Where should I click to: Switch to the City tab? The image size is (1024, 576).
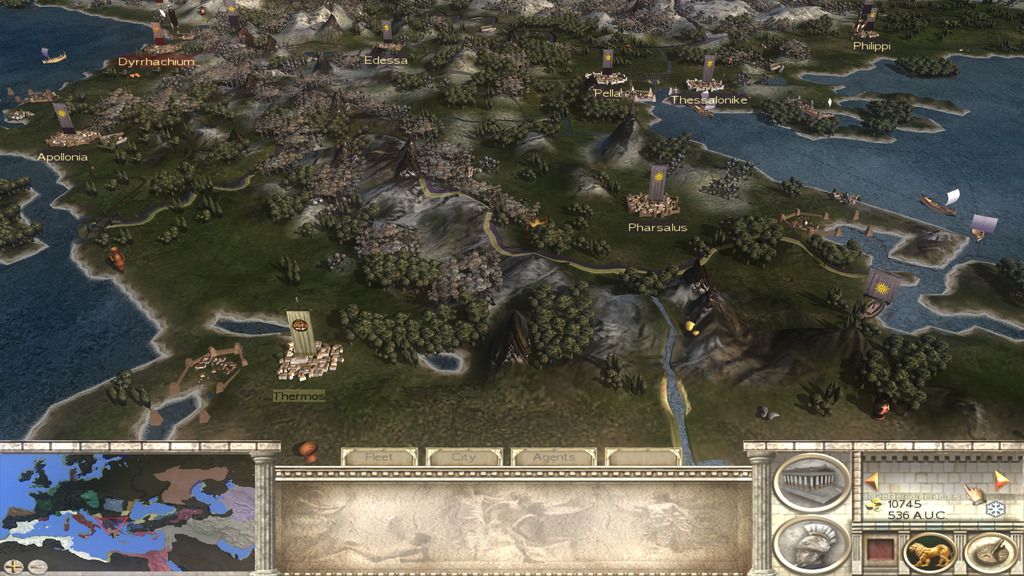(464, 457)
